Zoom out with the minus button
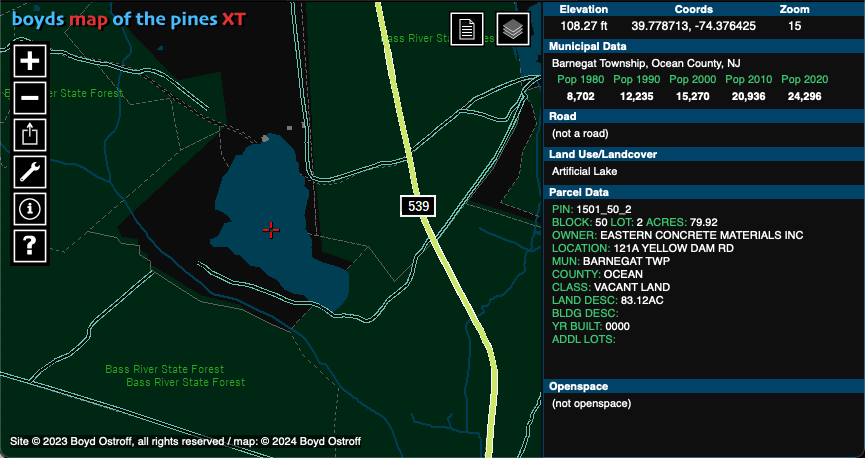 [x=30, y=97]
